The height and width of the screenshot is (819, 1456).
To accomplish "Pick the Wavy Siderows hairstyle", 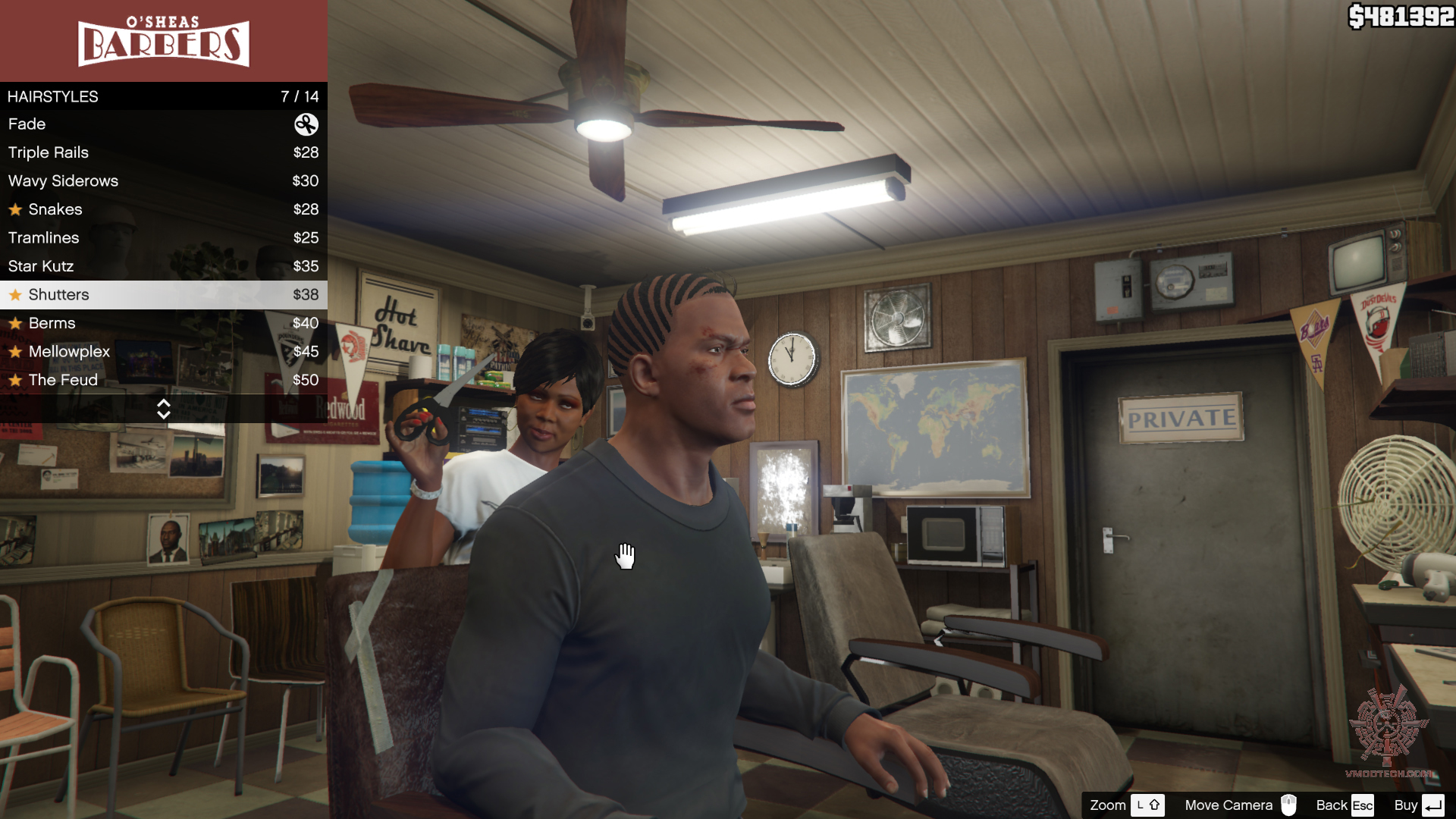I will pos(163,181).
